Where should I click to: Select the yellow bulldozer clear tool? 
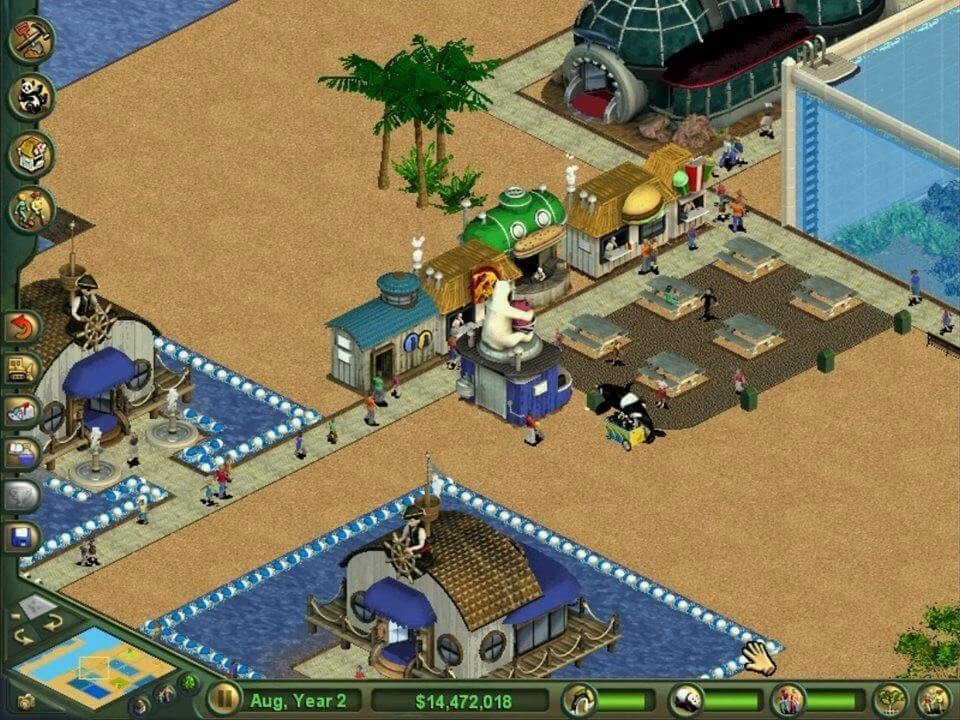tap(22, 368)
